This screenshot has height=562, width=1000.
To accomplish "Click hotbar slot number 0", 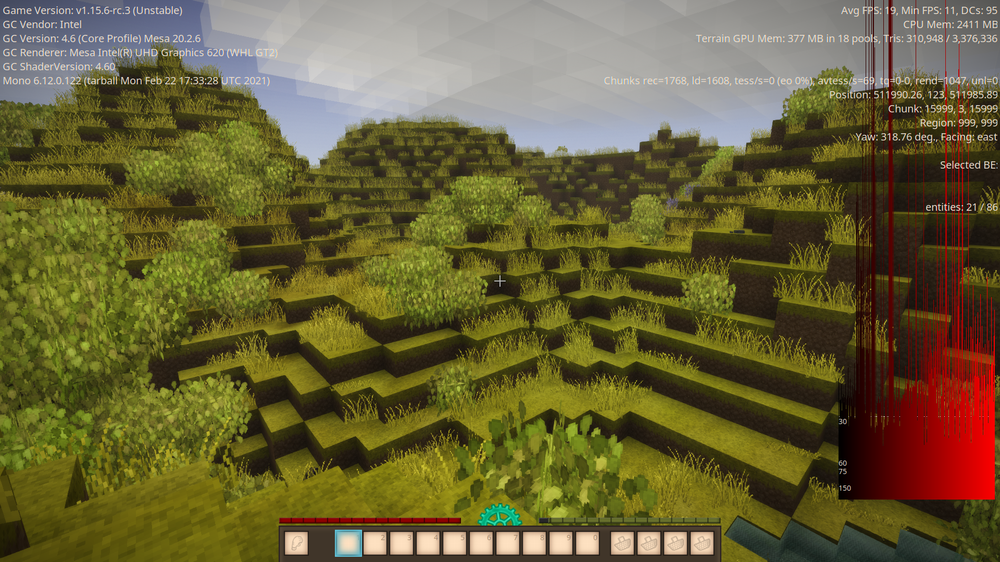I will (x=588, y=542).
